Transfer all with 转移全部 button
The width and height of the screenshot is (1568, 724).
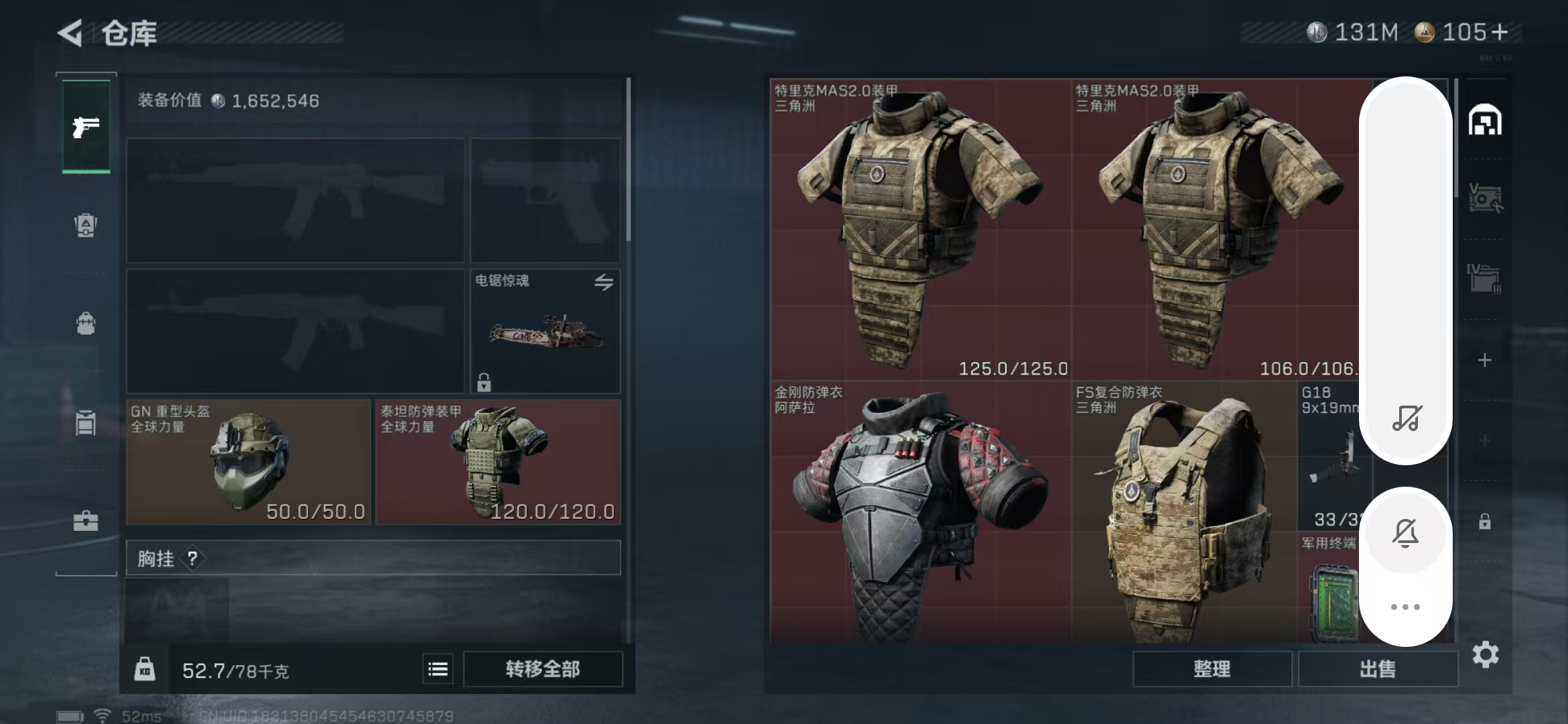(x=543, y=669)
